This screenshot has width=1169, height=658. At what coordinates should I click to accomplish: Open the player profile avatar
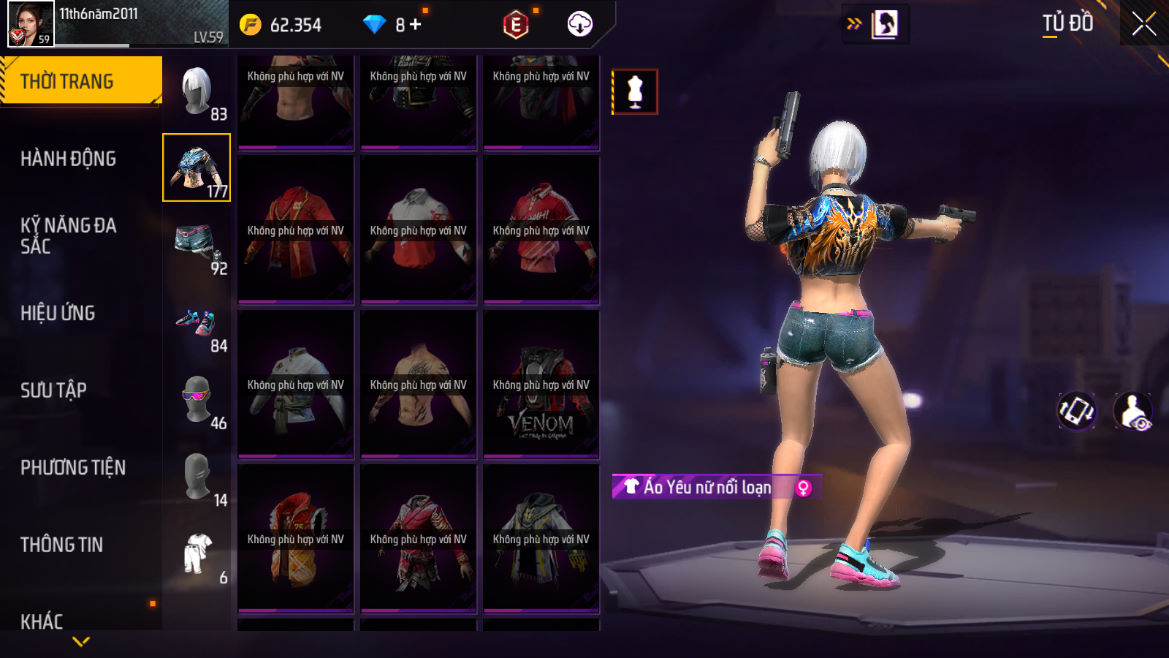(x=30, y=24)
